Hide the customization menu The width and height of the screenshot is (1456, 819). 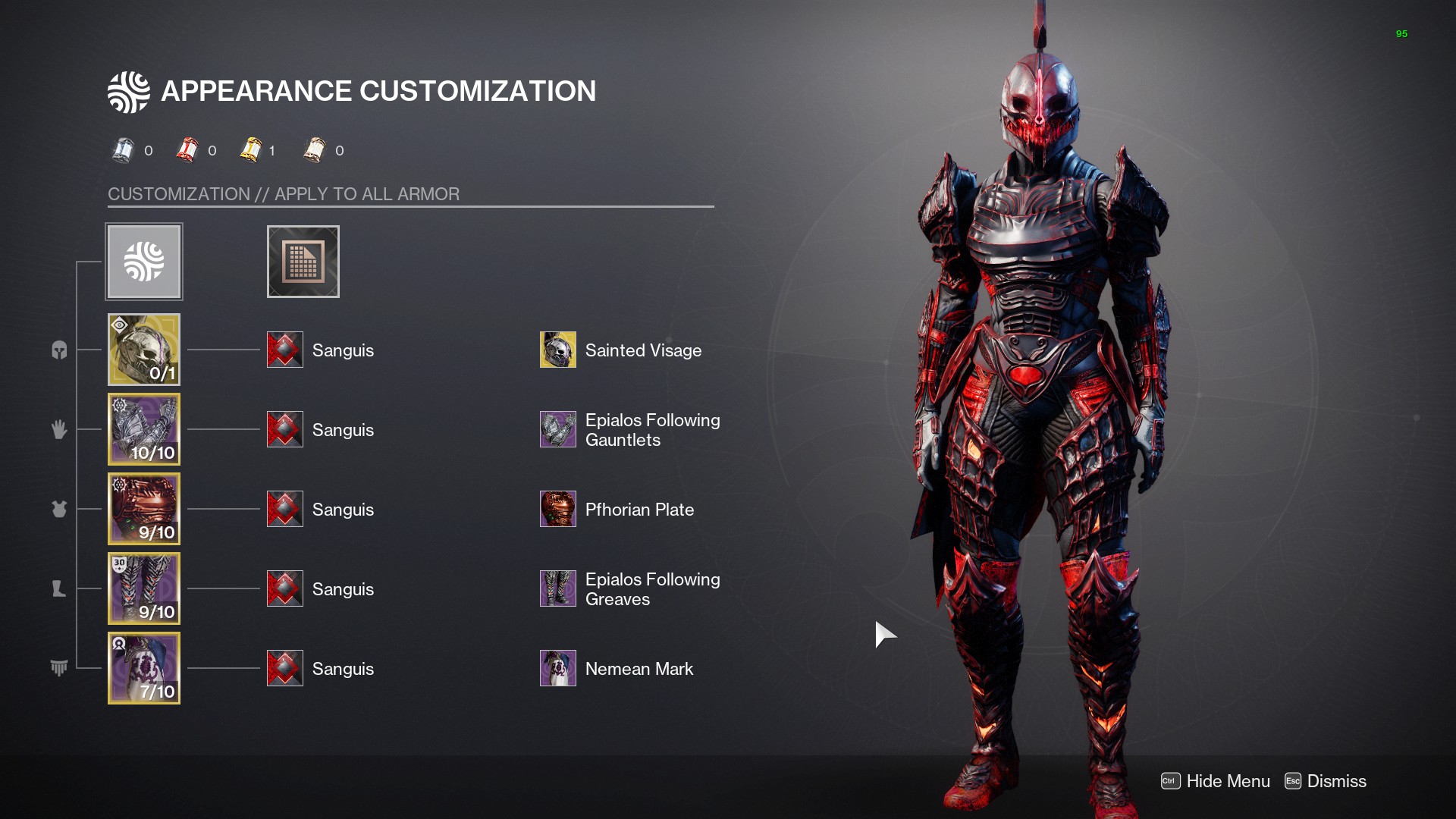(x=1216, y=781)
